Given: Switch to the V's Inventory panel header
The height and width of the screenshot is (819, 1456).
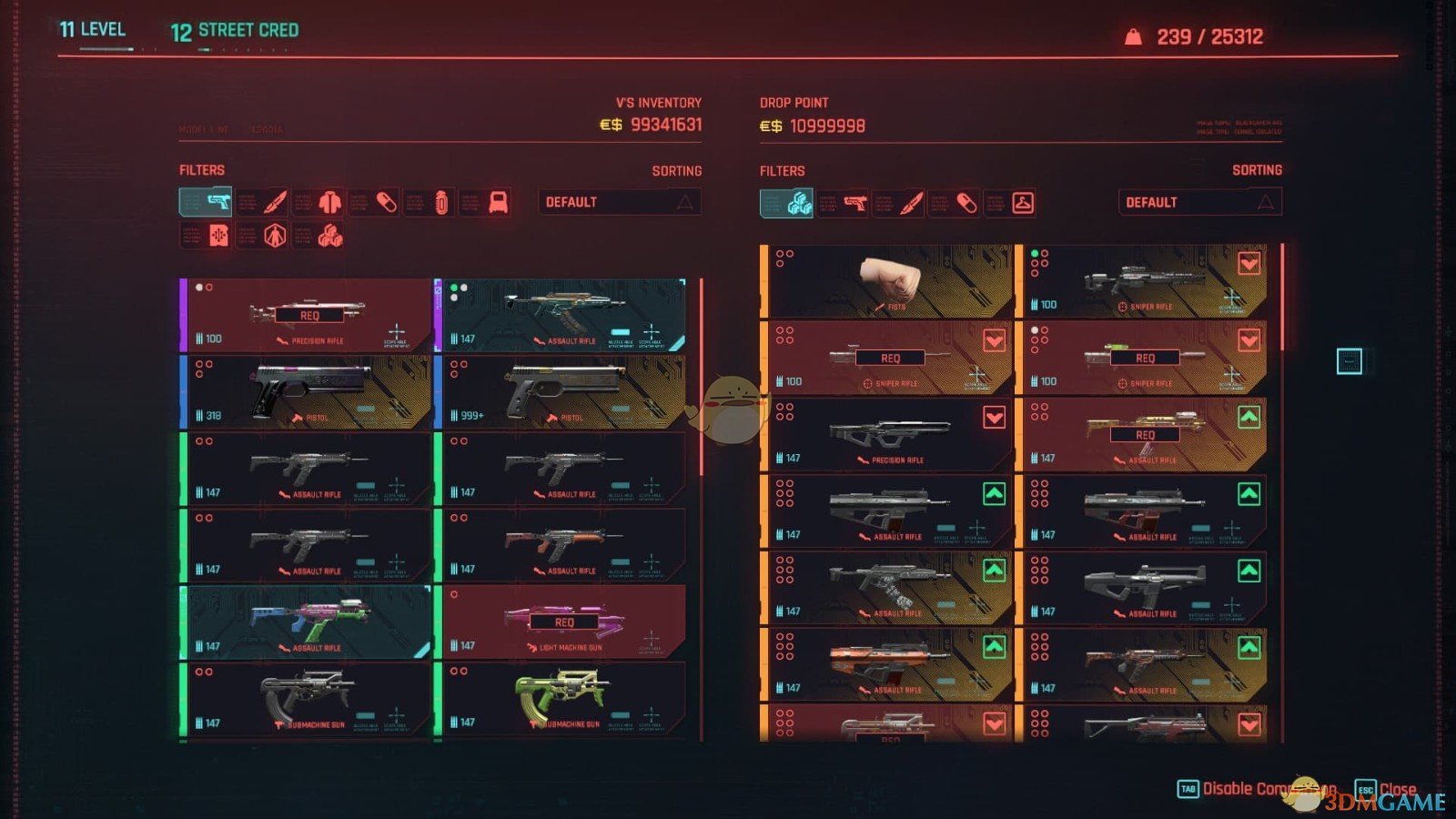Looking at the screenshot, I should click(657, 102).
